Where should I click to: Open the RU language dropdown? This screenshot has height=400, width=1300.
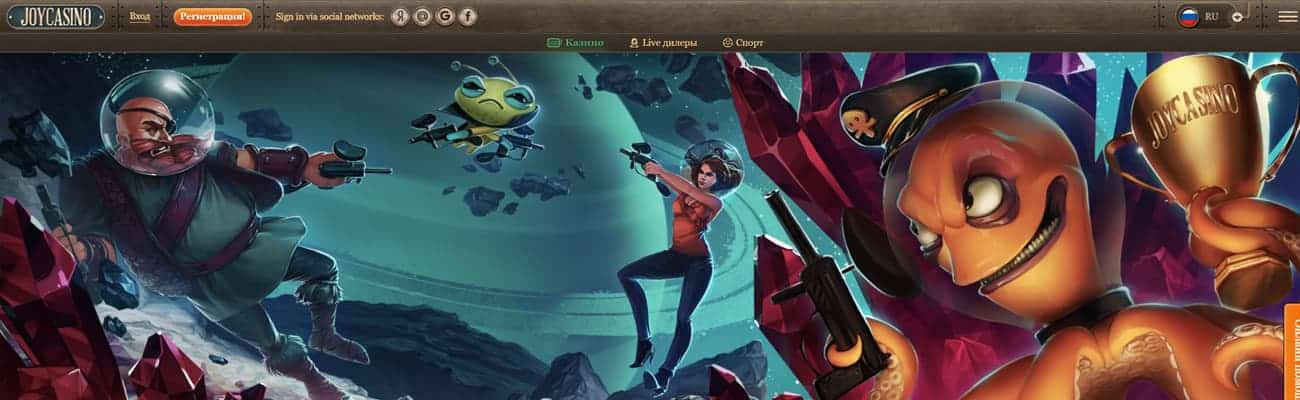1211,17
